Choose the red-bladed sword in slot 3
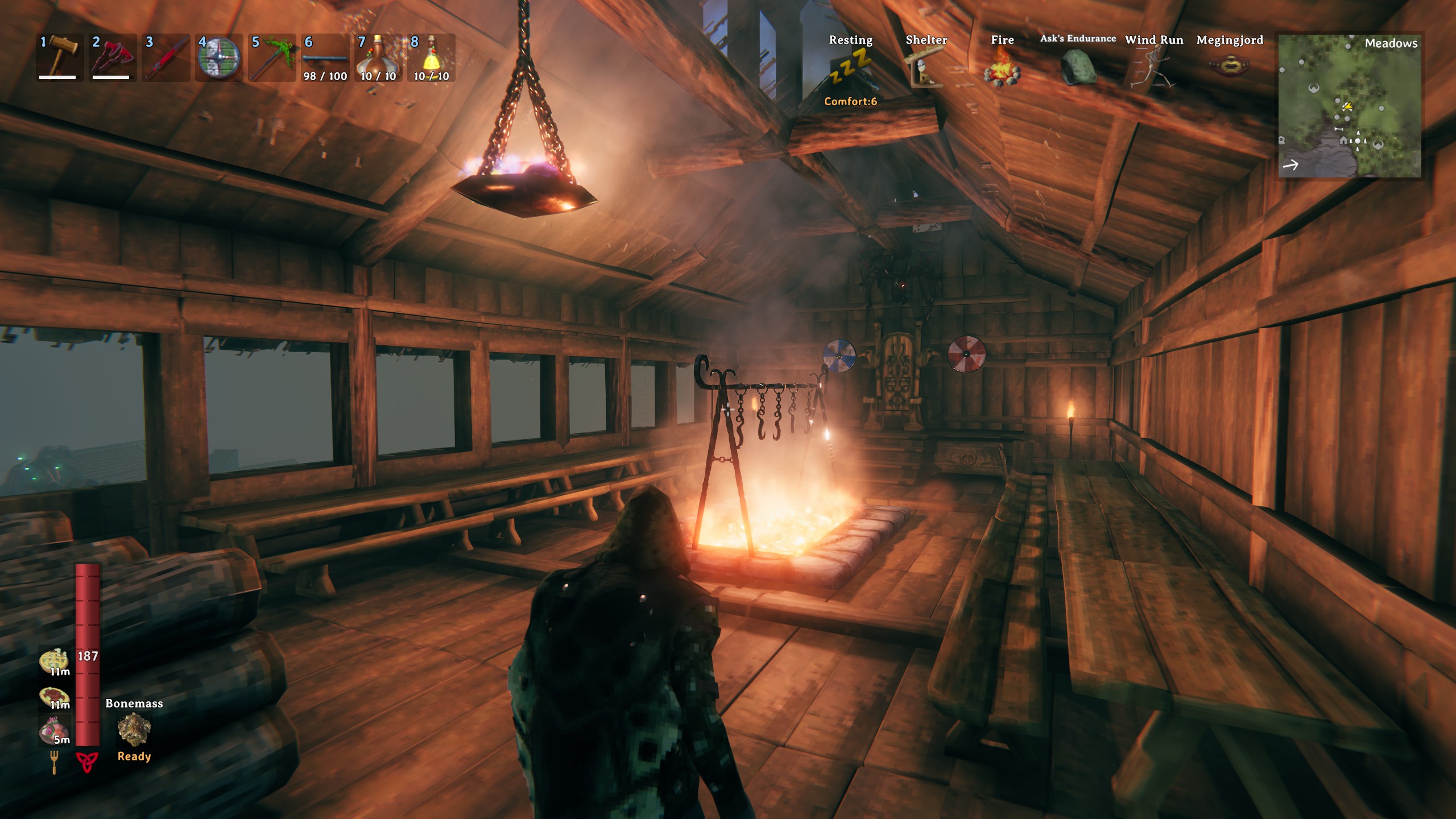This screenshot has width=1456, height=819. [x=166, y=57]
